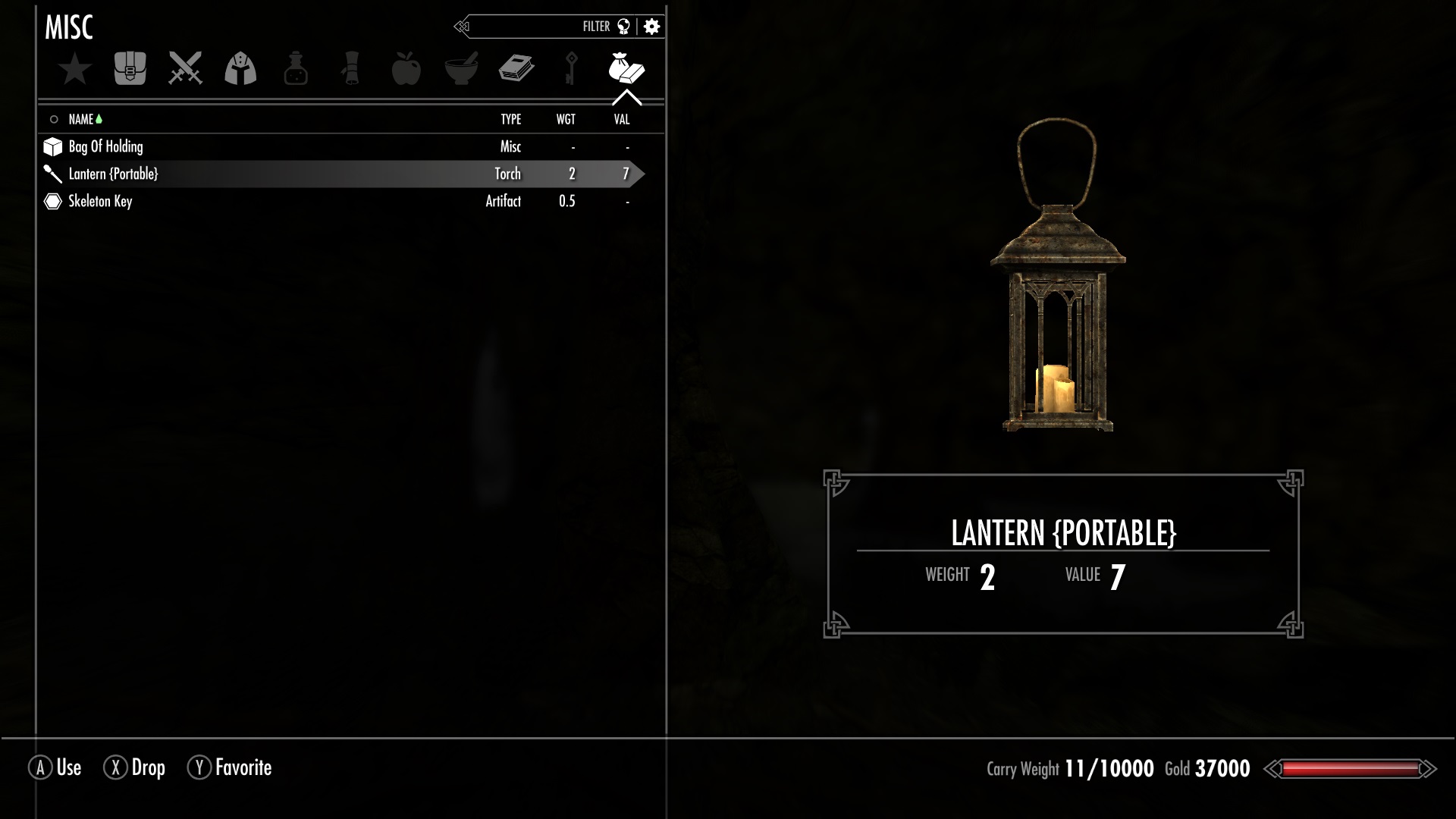Choose the Lantern {Portable} item
The height and width of the screenshot is (819, 1456).
coord(114,174)
